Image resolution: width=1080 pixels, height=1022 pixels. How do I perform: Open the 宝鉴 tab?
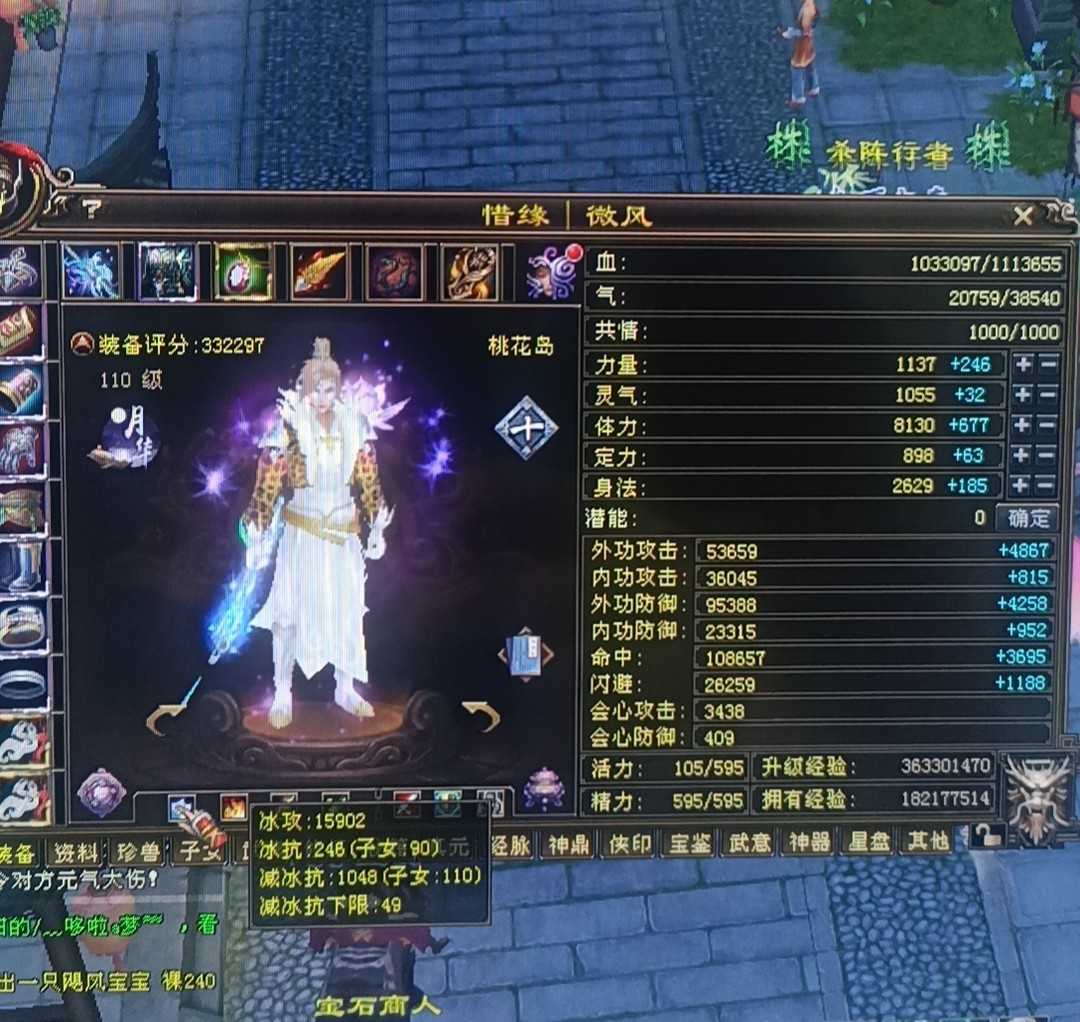[x=688, y=843]
